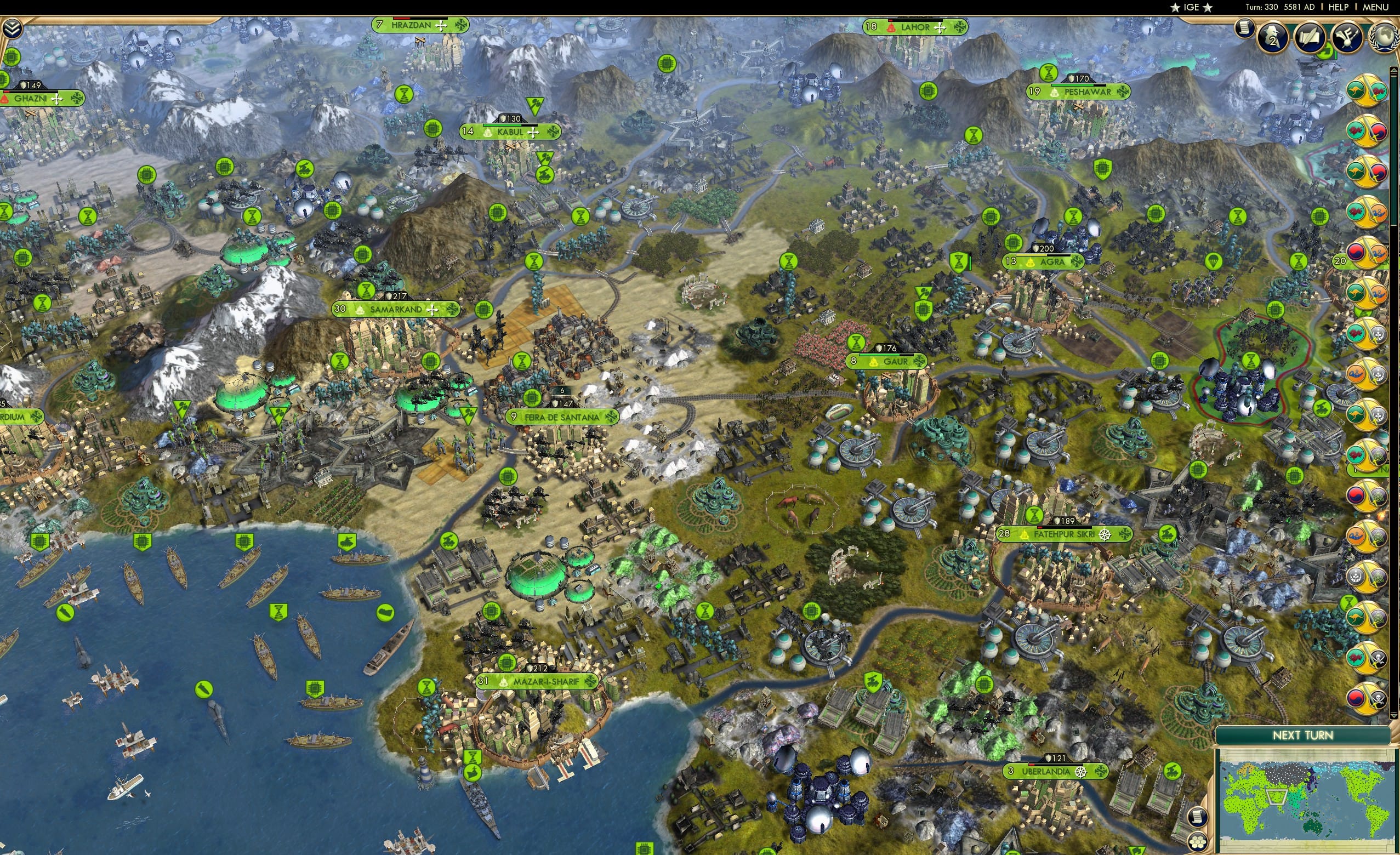The height and width of the screenshot is (855, 1400).
Task: Collapse the minimap panel edge arrow
Action: (x=1393, y=716)
